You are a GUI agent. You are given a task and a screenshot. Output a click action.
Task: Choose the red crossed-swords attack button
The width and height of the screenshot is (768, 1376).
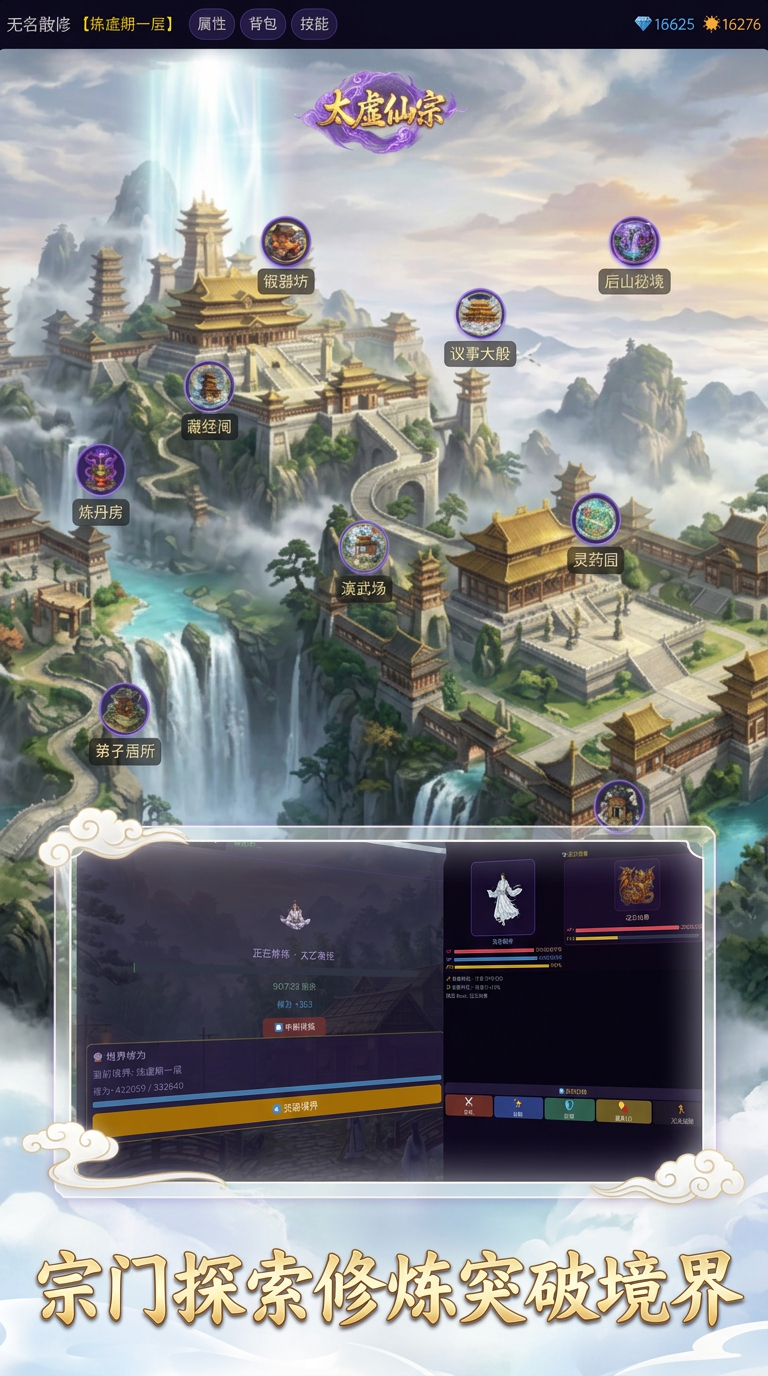click(x=469, y=1107)
